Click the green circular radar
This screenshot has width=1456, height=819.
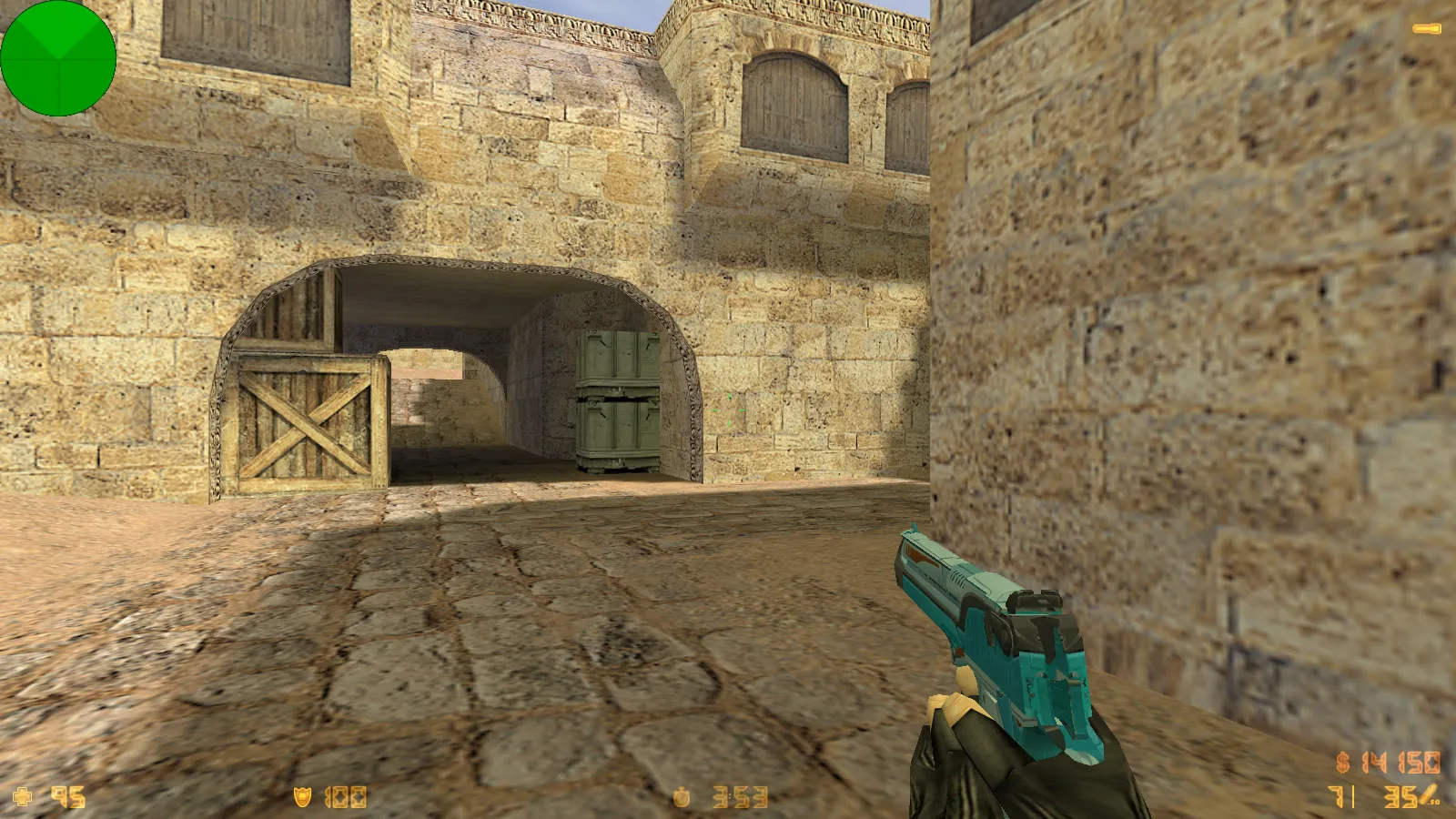tap(58, 58)
